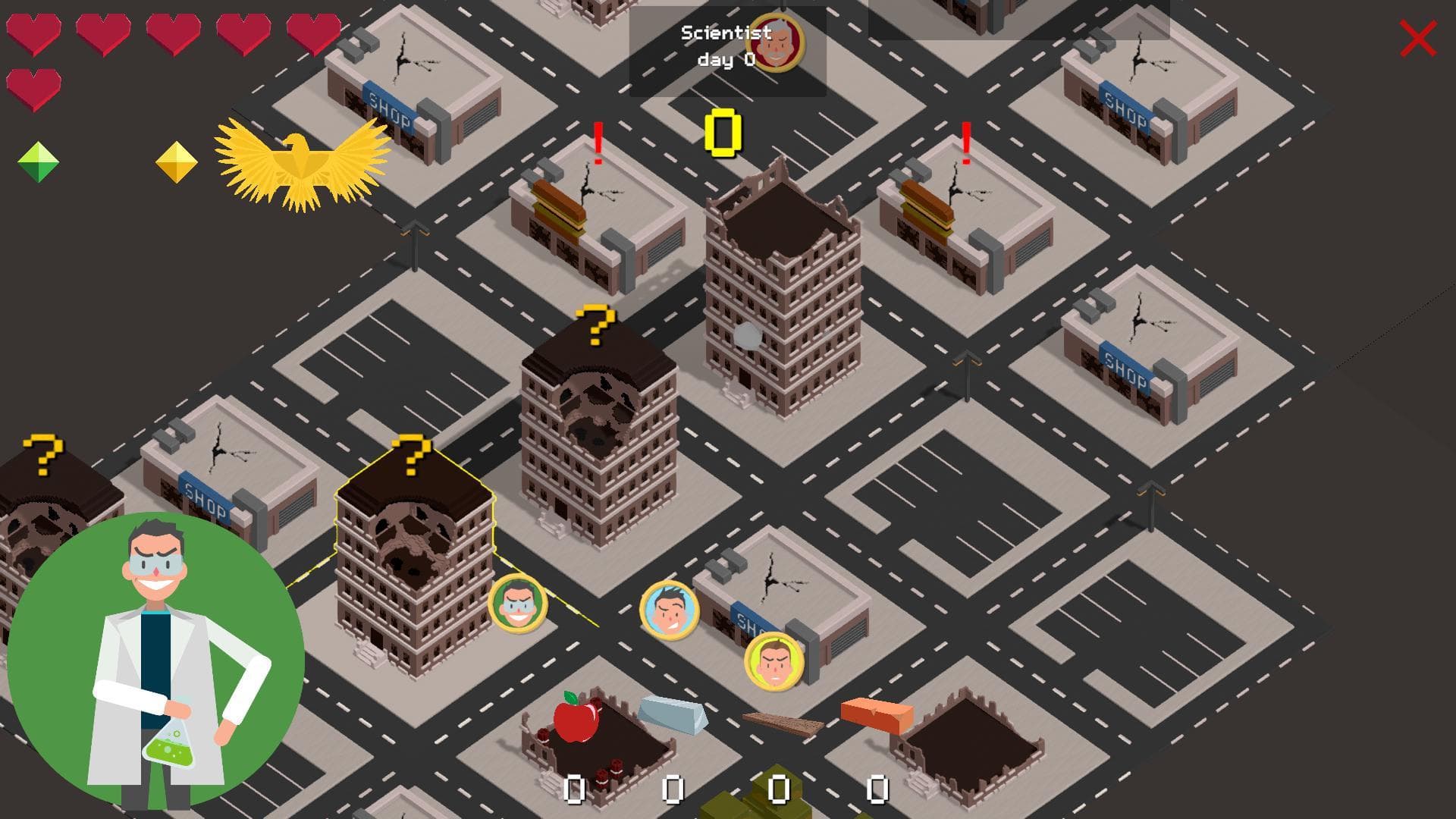
Task: Click the old scientist portrait in day banner
Action: pos(776,43)
